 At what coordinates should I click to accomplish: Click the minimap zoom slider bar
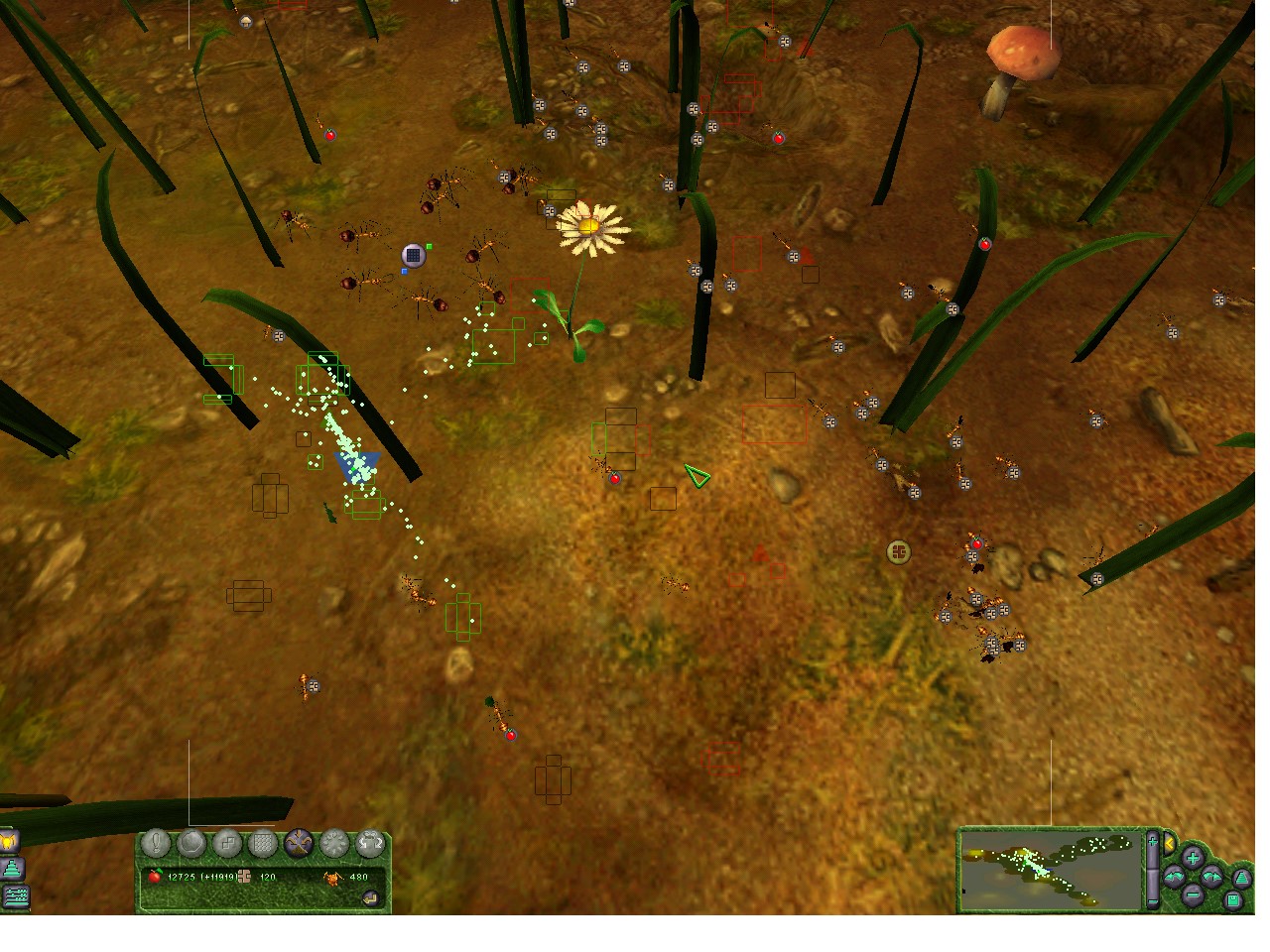[1152, 870]
